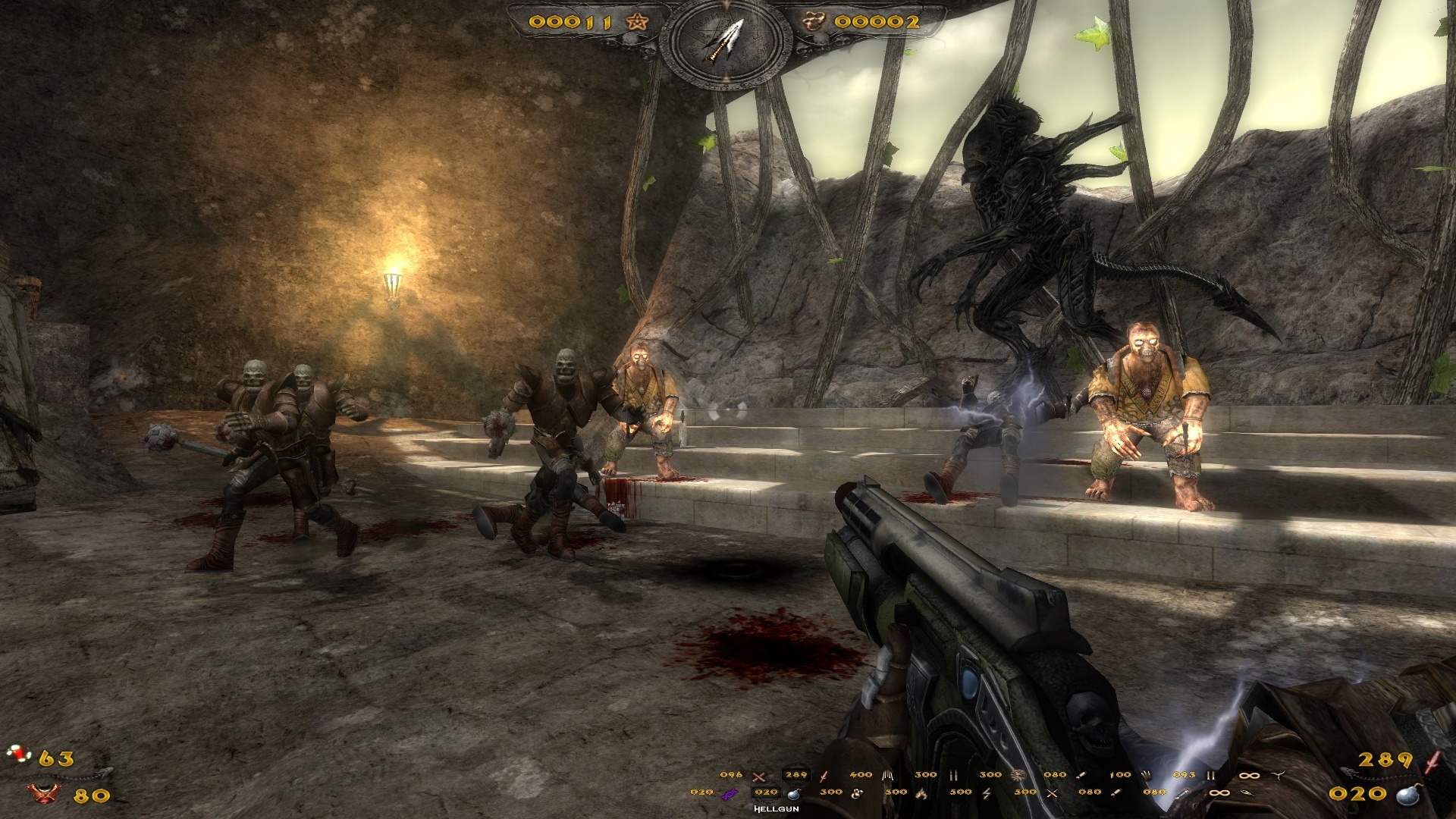Image resolution: width=1456 pixels, height=819 pixels.
Task: Click the gold nugget treasure icon
Action: point(814,21)
